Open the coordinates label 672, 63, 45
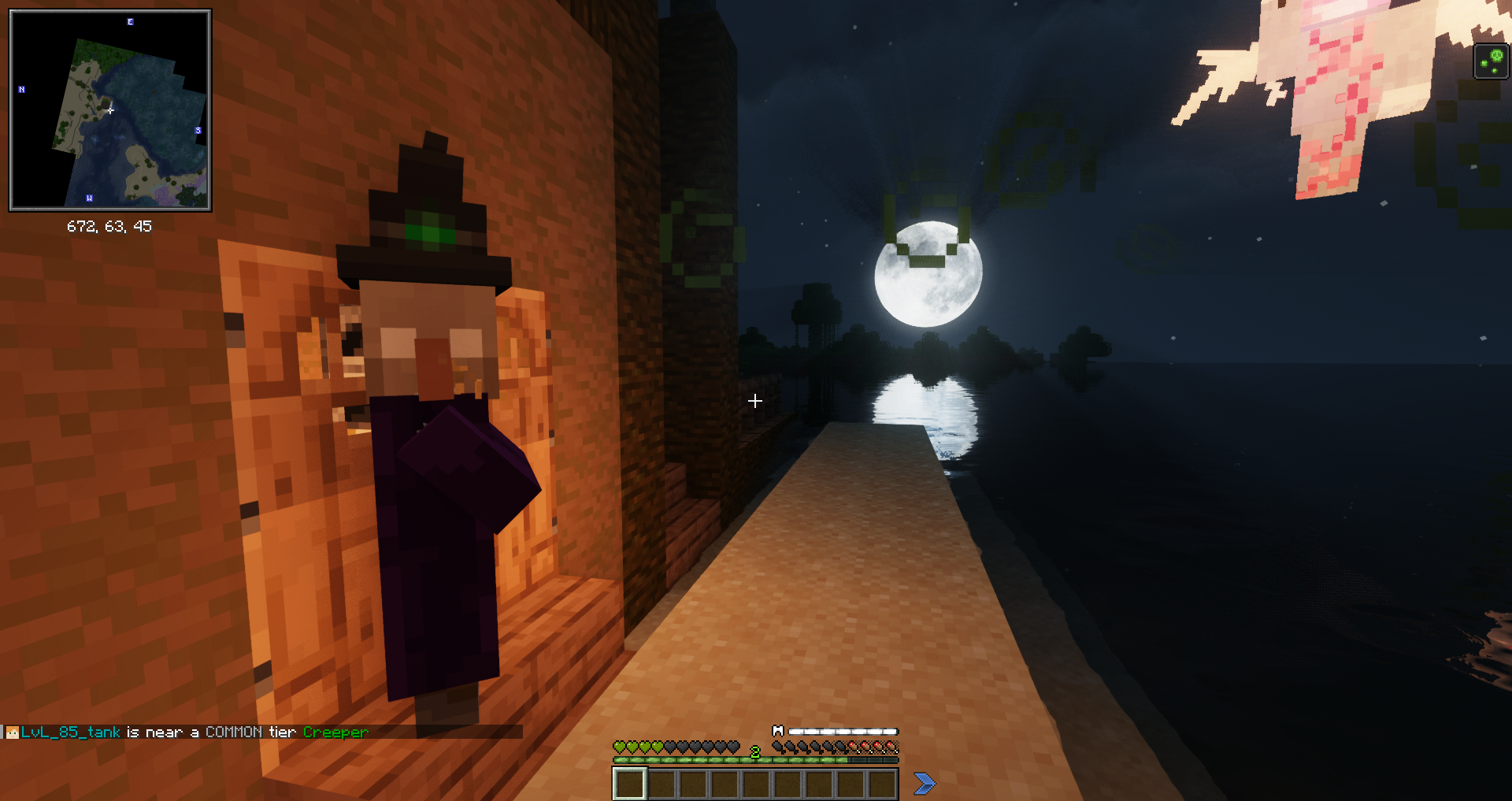Screen dimensions: 1512x801 (x=110, y=228)
